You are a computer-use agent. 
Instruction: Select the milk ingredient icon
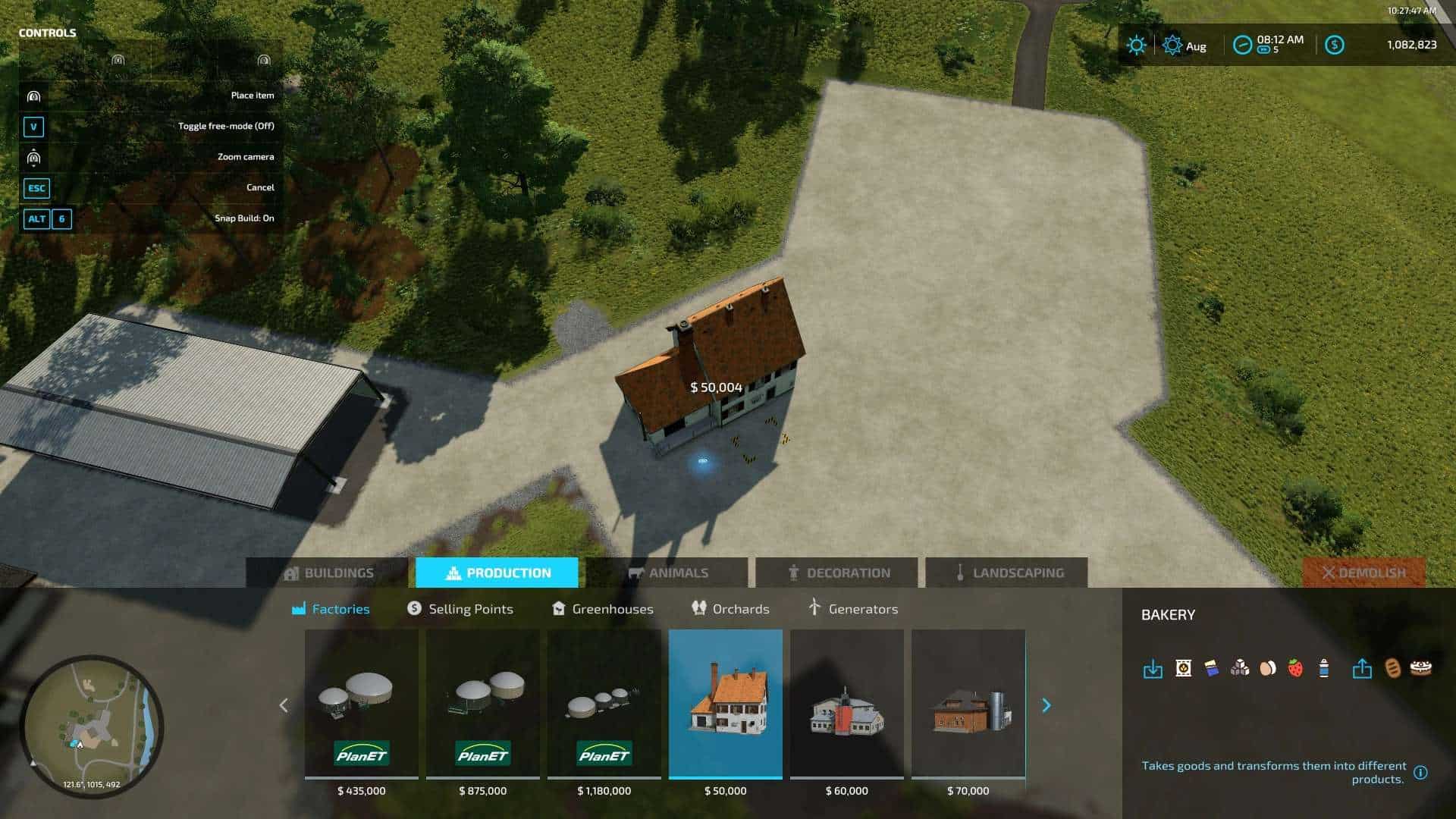(x=1323, y=667)
